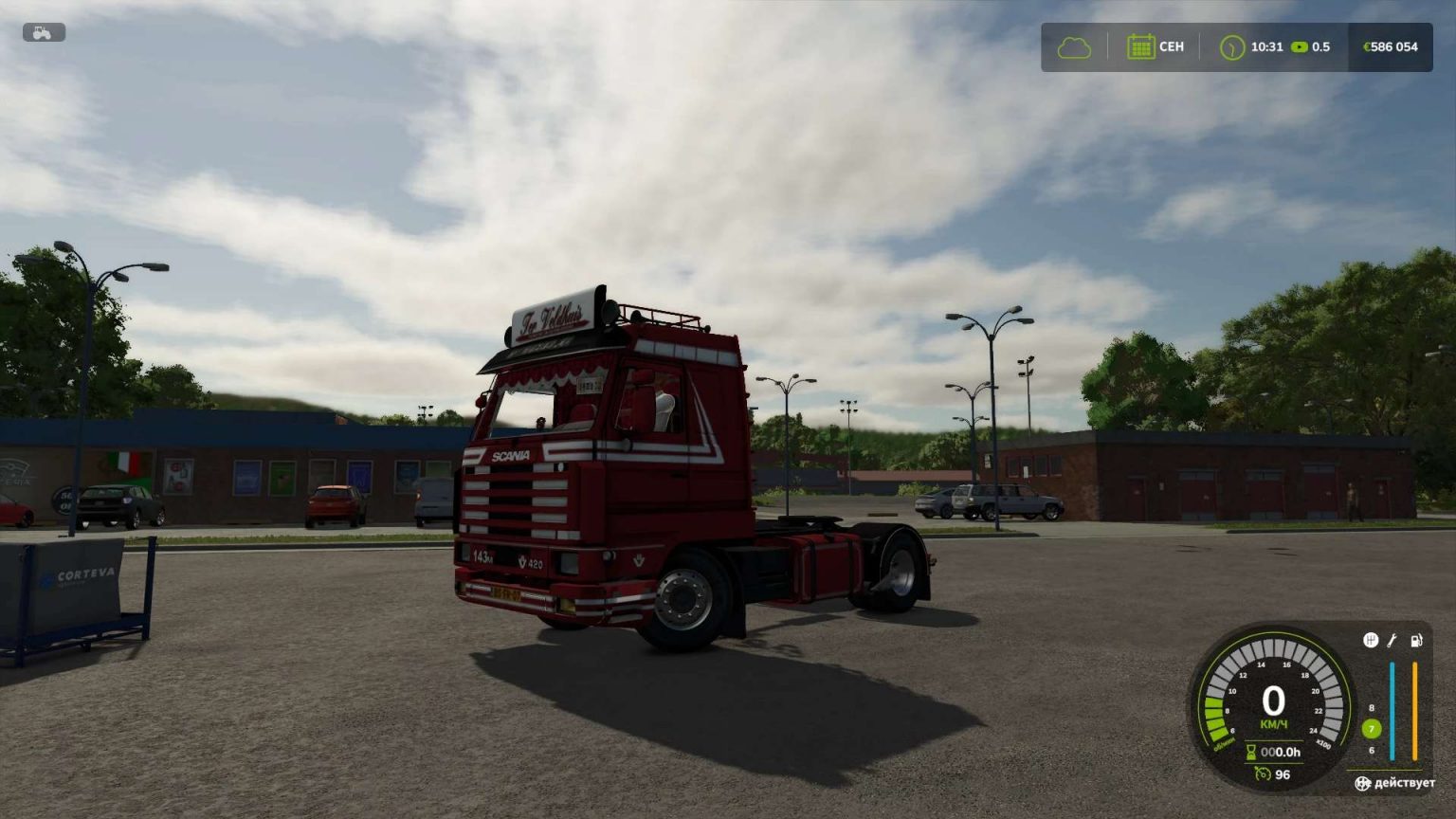Switch to the vehicle tab at top-left
The height and width of the screenshot is (819, 1456).
(42, 33)
